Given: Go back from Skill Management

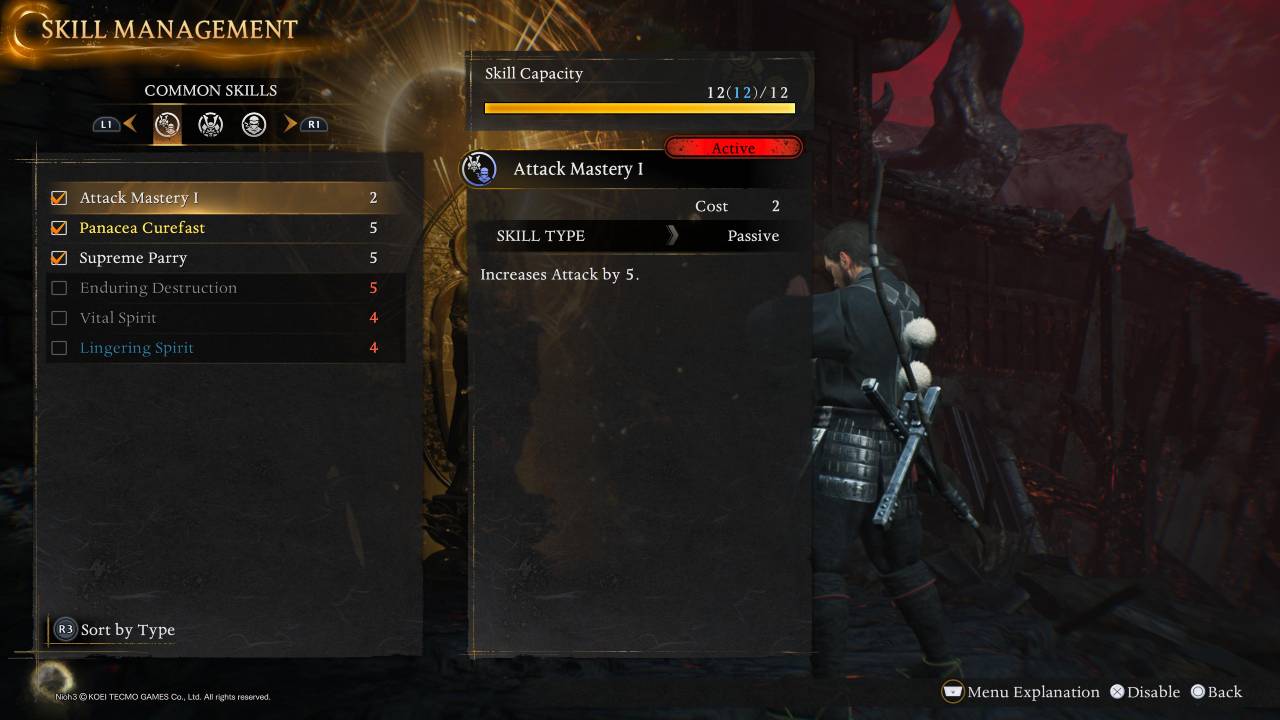Looking at the screenshot, I should pos(1216,692).
